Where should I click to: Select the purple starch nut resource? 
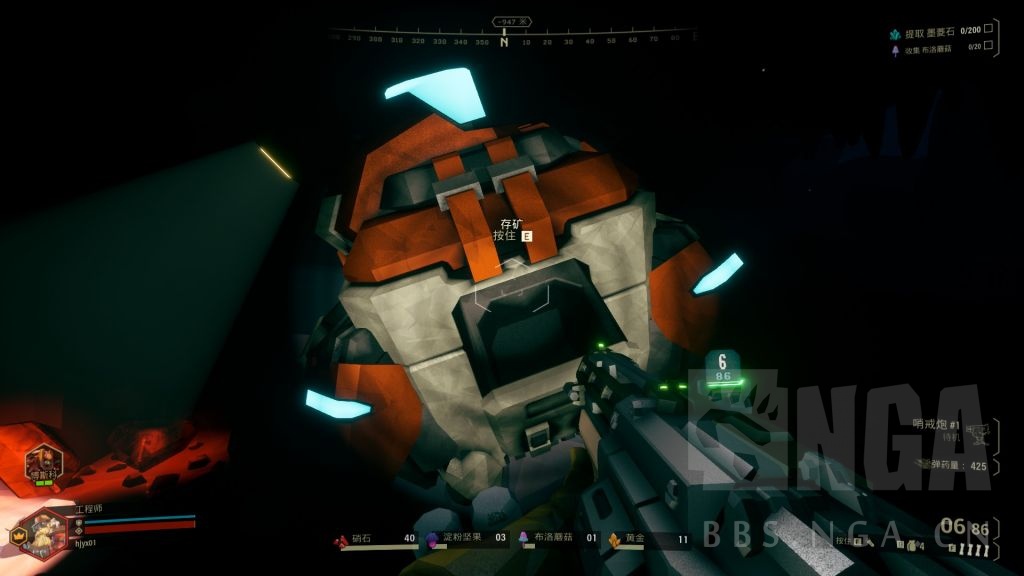[x=432, y=539]
